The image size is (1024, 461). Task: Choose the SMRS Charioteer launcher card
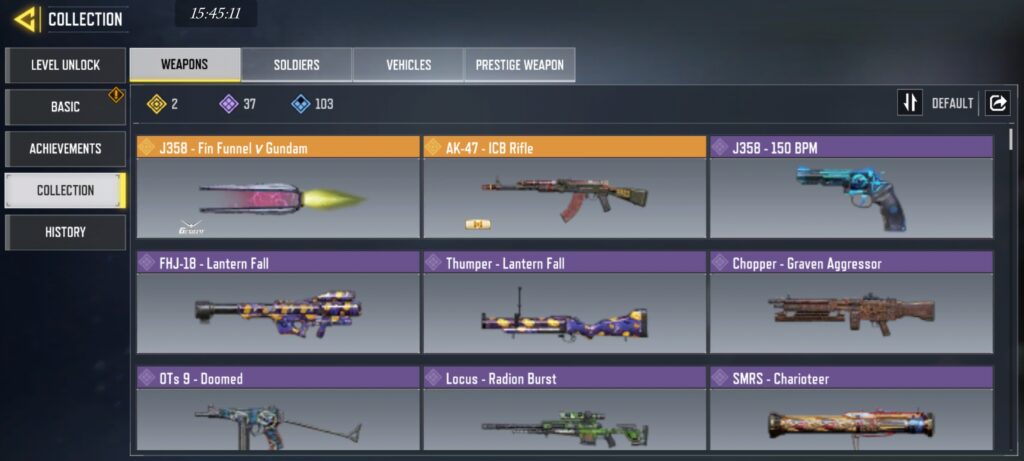pos(851,410)
